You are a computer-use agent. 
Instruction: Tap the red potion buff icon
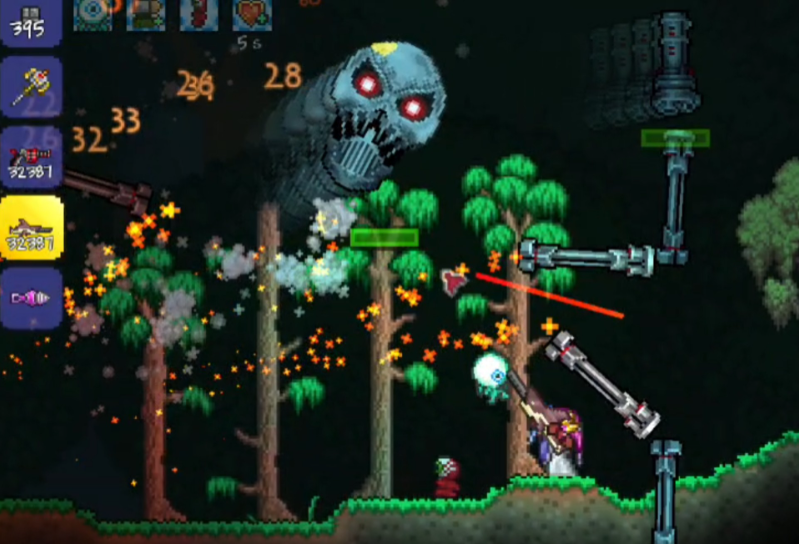pyautogui.click(x=199, y=12)
